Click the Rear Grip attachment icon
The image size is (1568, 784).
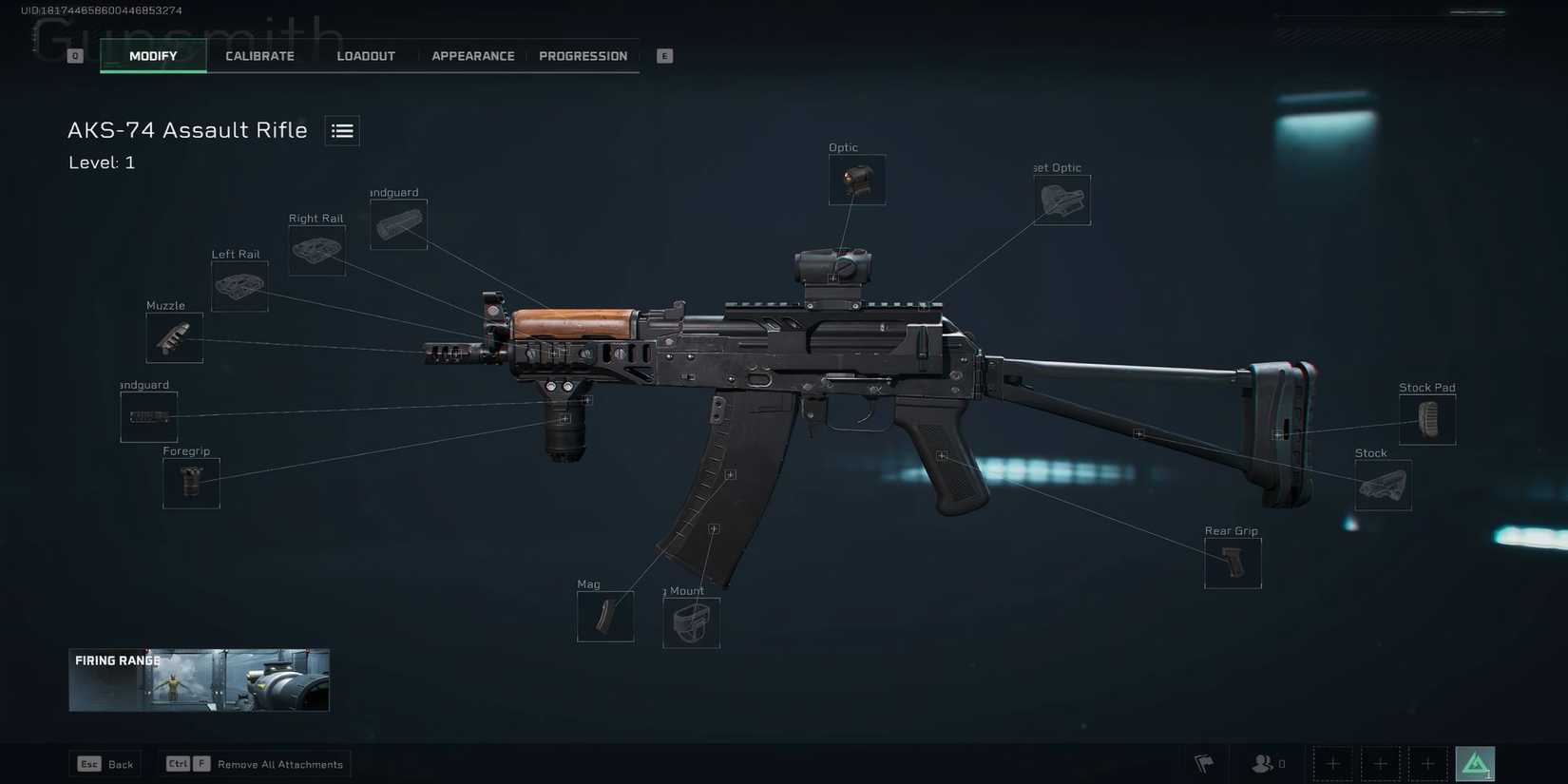[x=1232, y=563]
